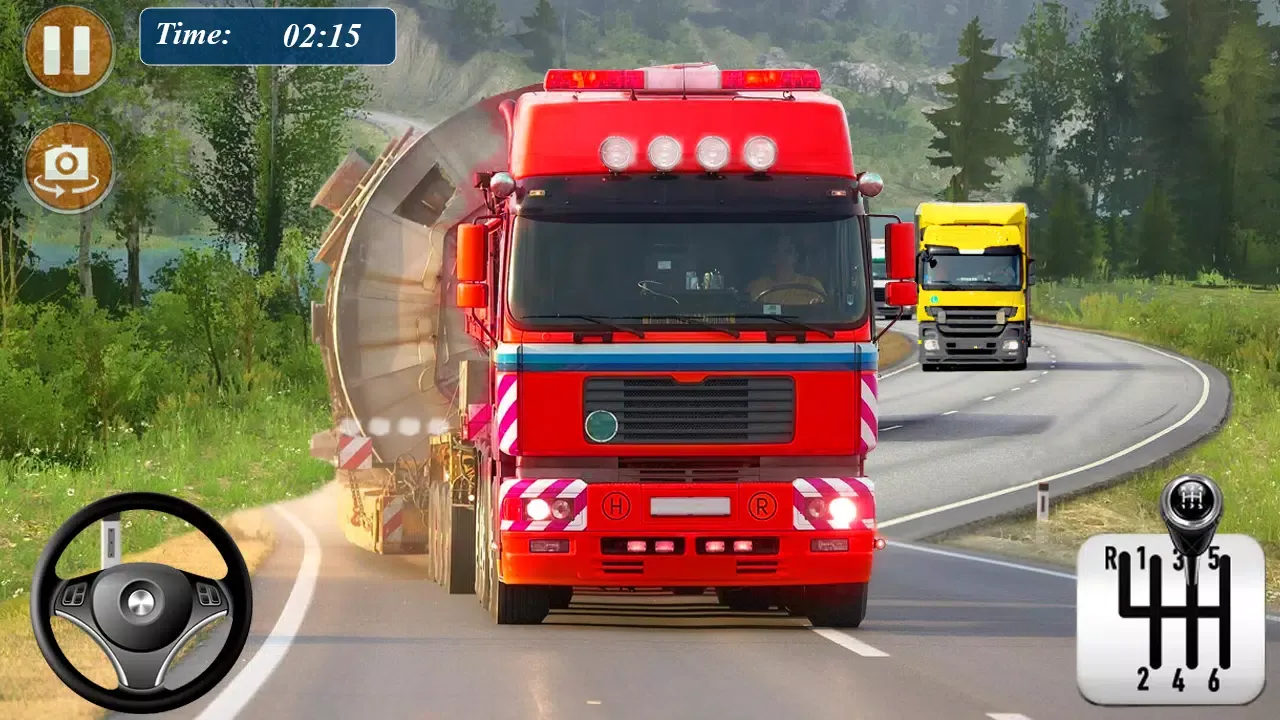
Task: Select first gear on the shifter
Action: pos(1142,557)
